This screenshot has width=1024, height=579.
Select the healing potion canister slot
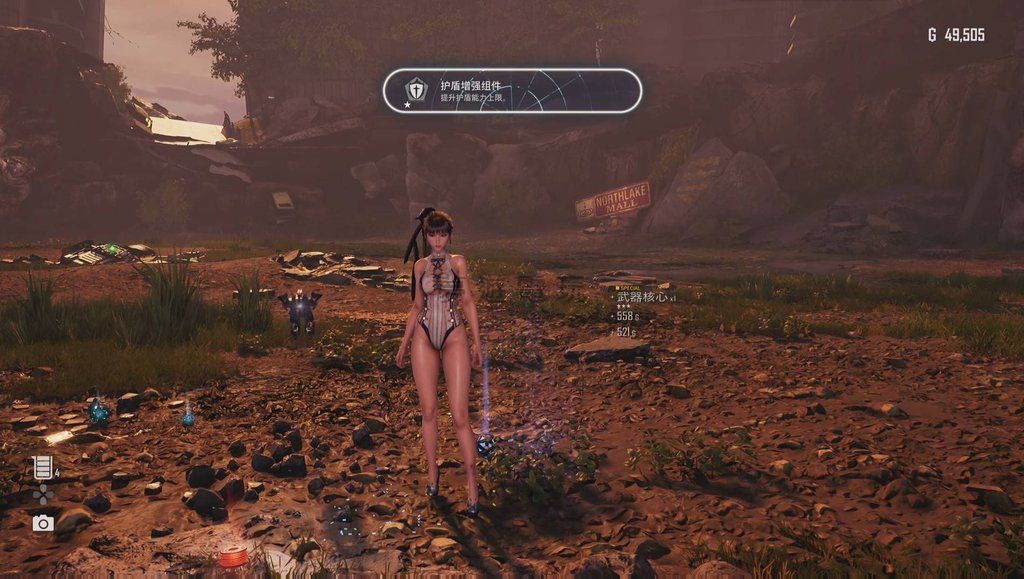click(42, 467)
